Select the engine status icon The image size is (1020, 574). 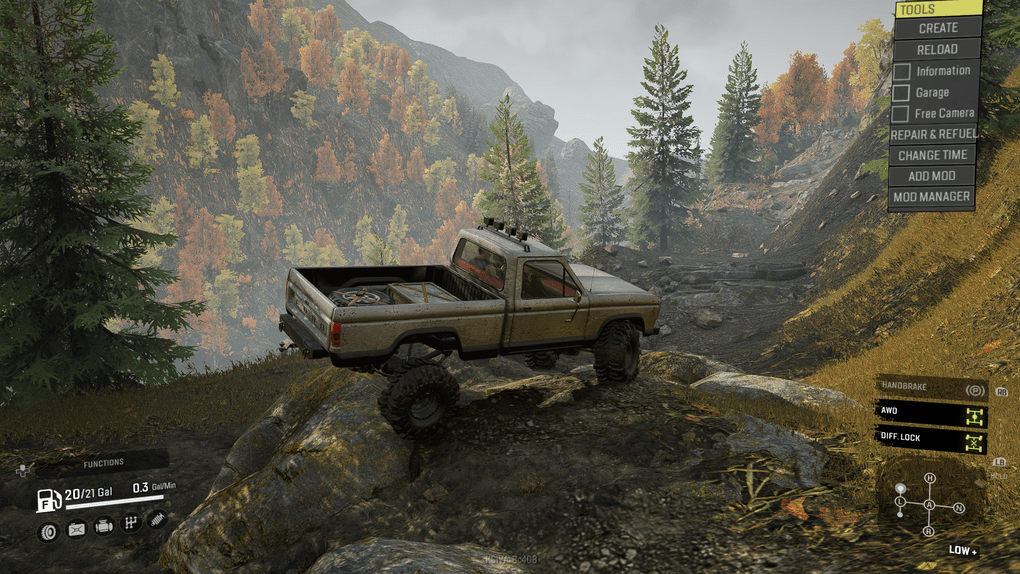click(x=103, y=527)
